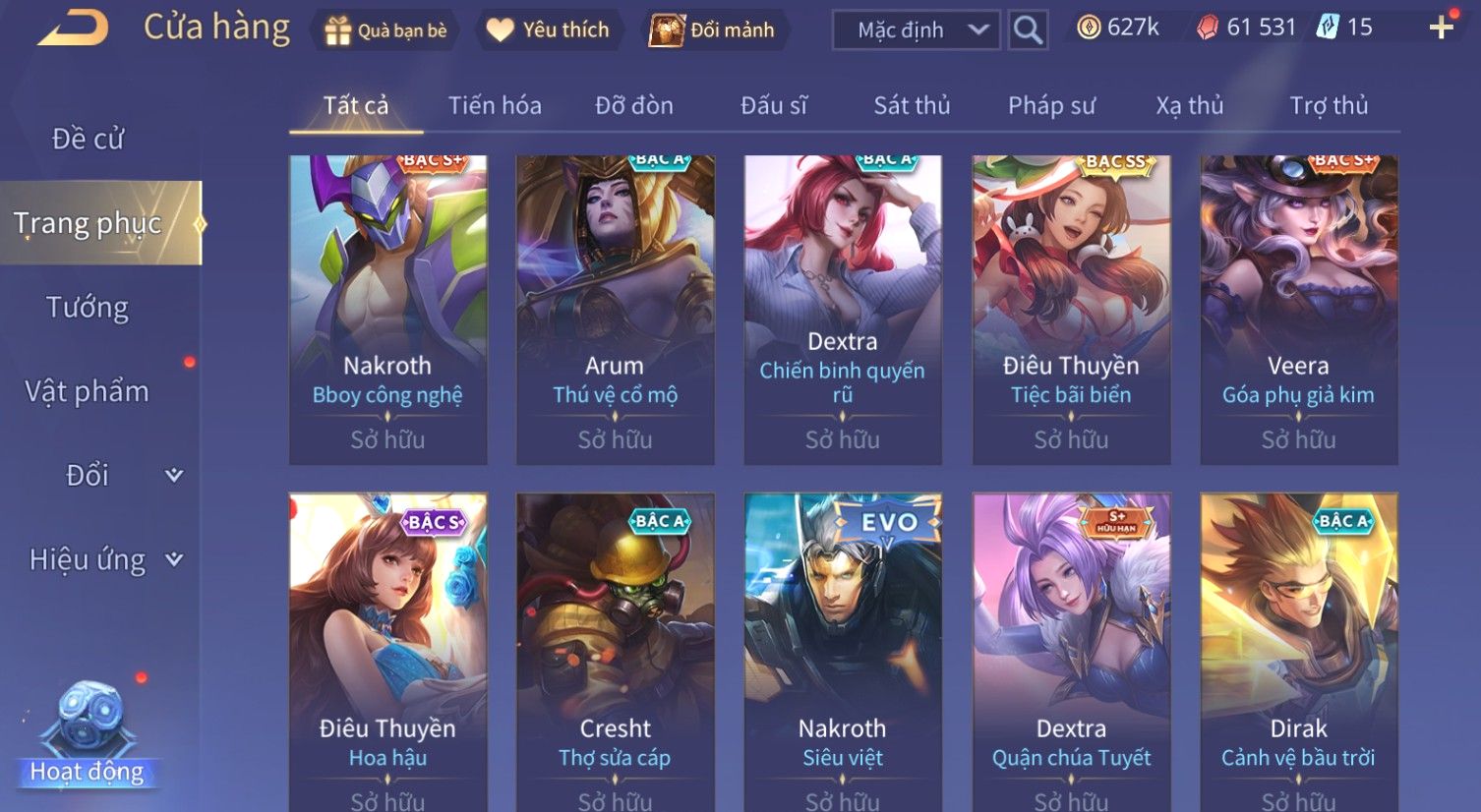
Task: Show the Sát thủ skins tab
Action: click(912, 105)
